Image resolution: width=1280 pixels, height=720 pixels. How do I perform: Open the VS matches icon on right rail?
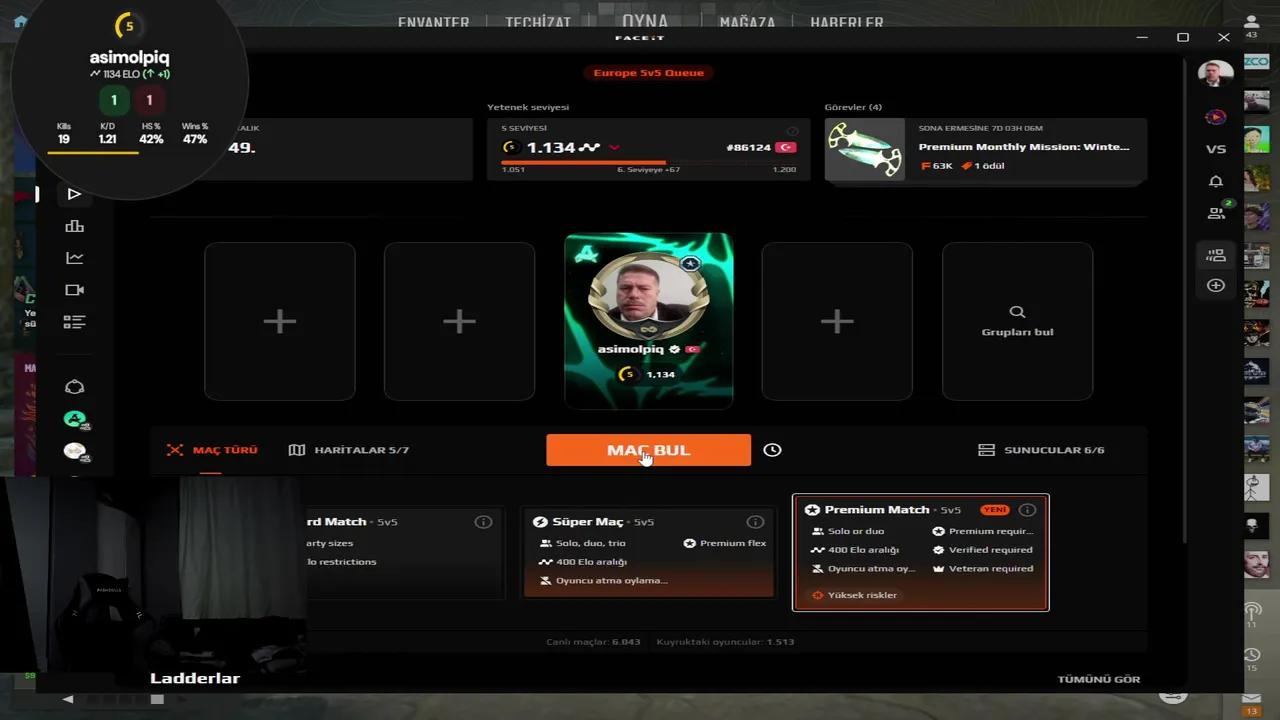point(1216,148)
